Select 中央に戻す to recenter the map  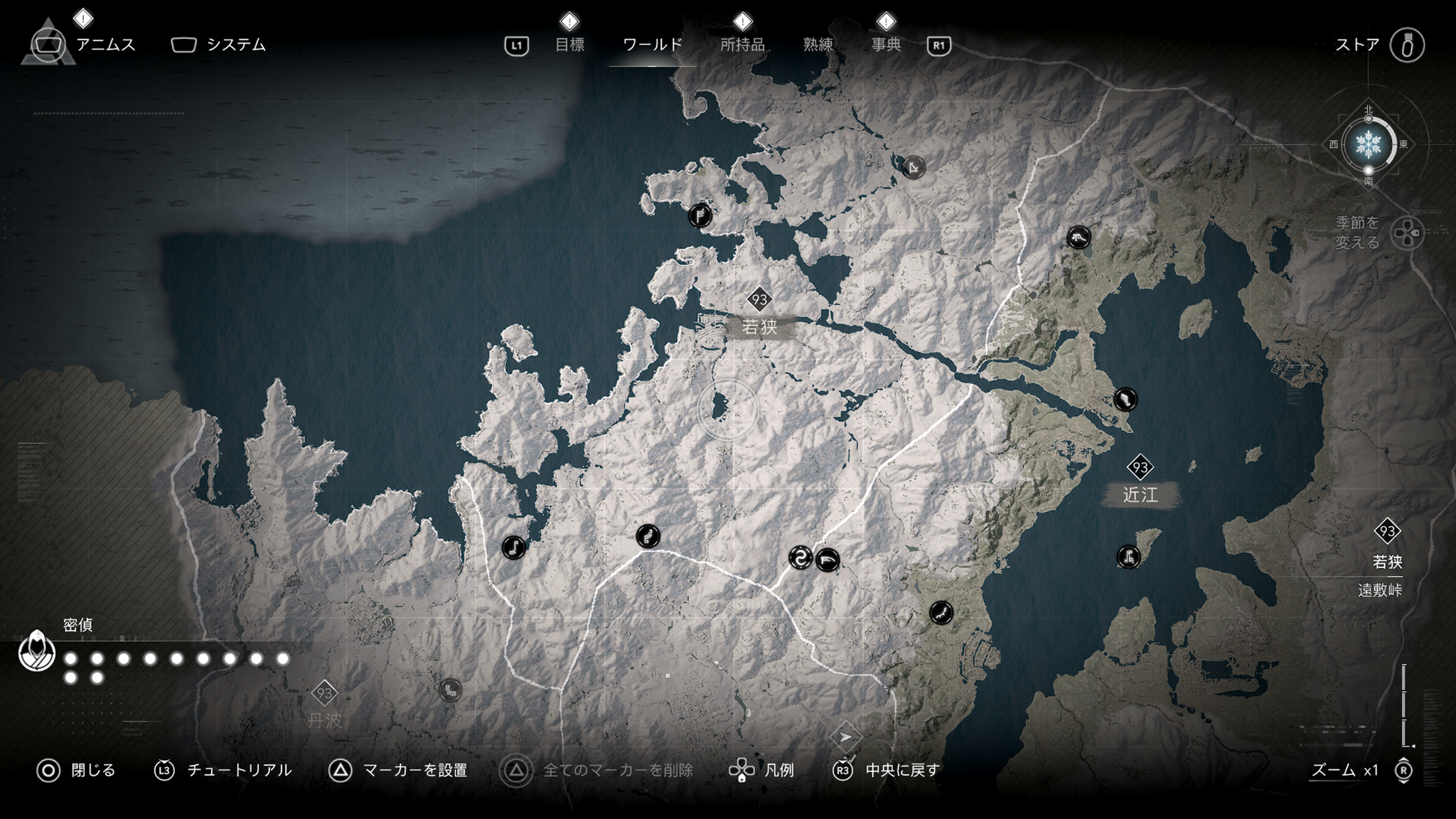coord(902,771)
